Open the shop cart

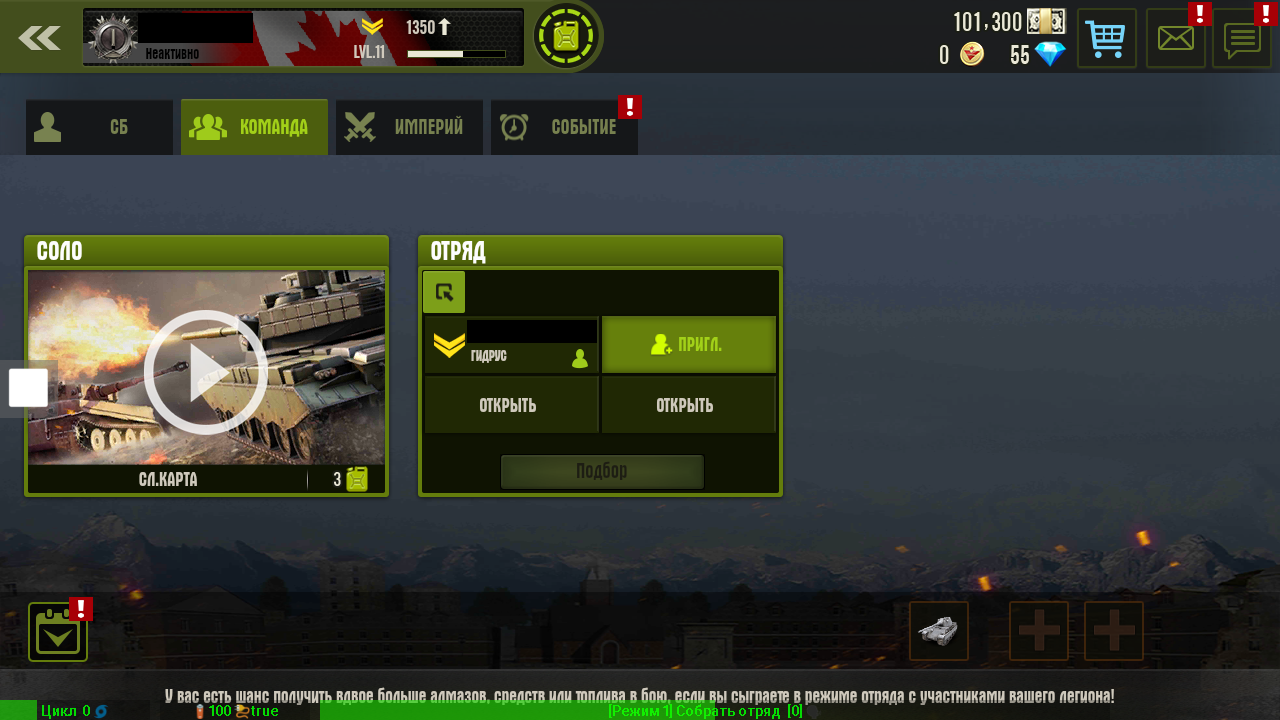click(1106, 39)
